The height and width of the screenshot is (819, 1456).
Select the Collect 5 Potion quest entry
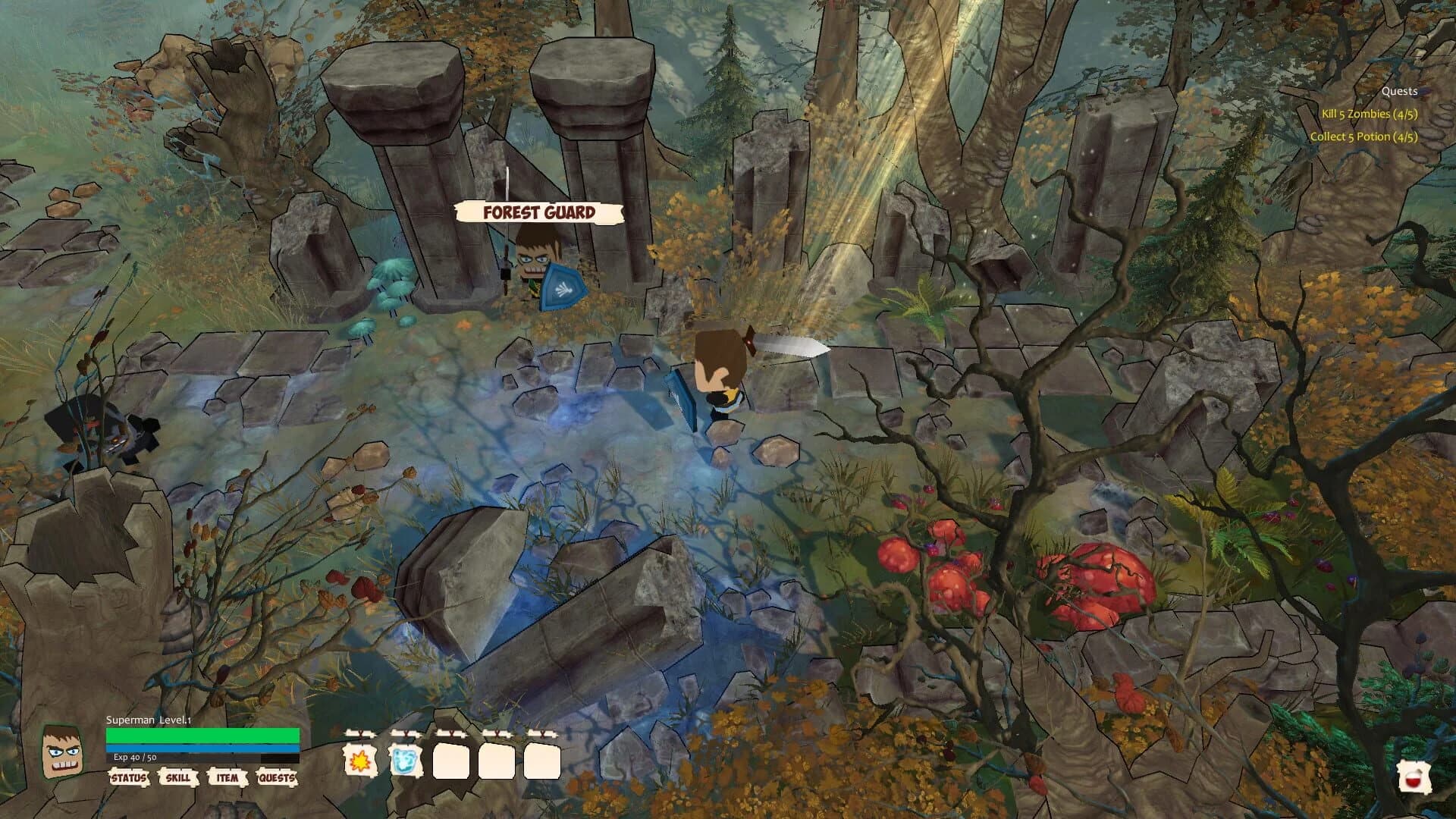tap(1364, 137)
